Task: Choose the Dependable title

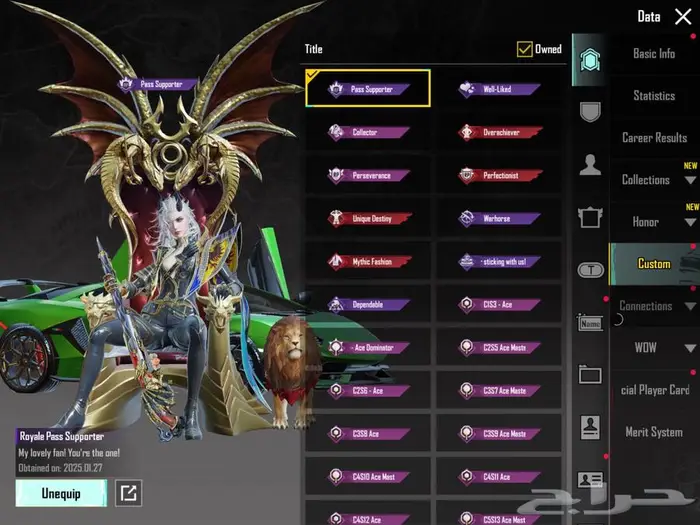Action: pos(367,305)
